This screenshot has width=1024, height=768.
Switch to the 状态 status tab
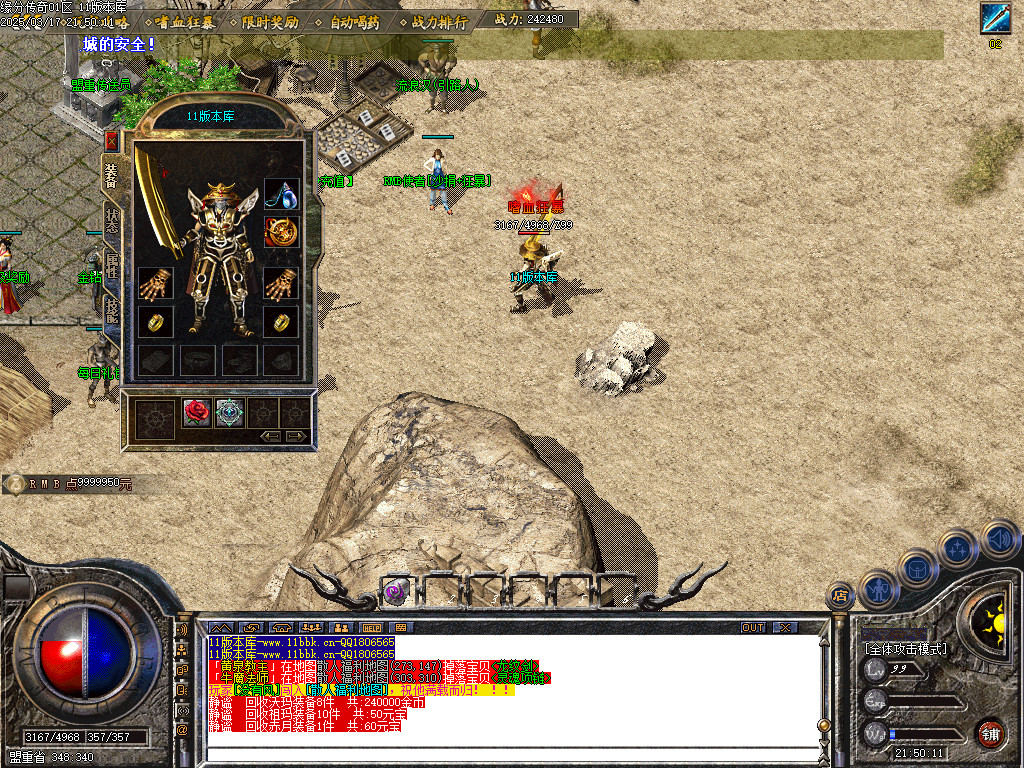coord(112,221)
